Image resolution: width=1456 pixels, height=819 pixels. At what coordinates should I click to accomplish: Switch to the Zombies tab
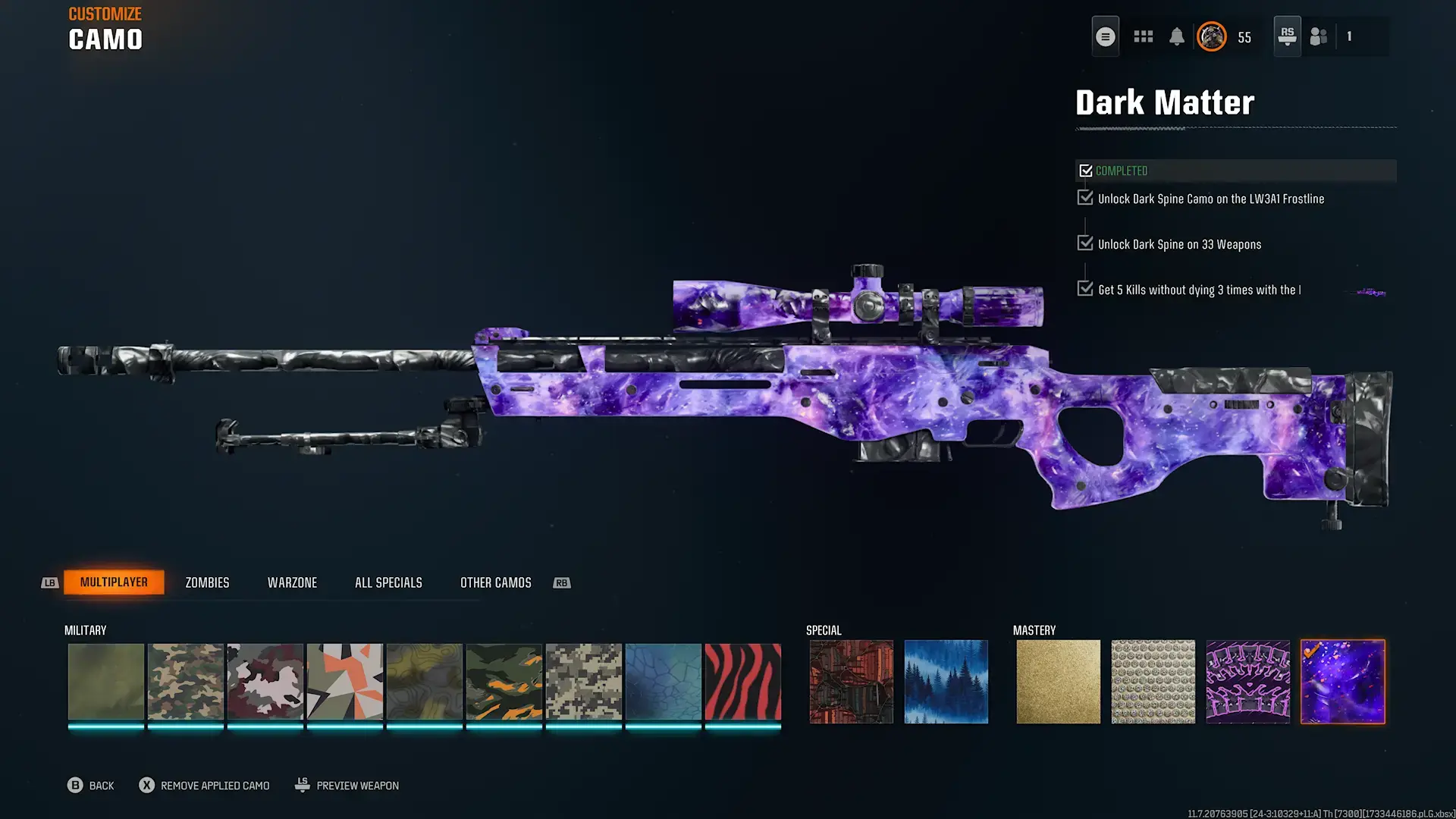point(206,582)
